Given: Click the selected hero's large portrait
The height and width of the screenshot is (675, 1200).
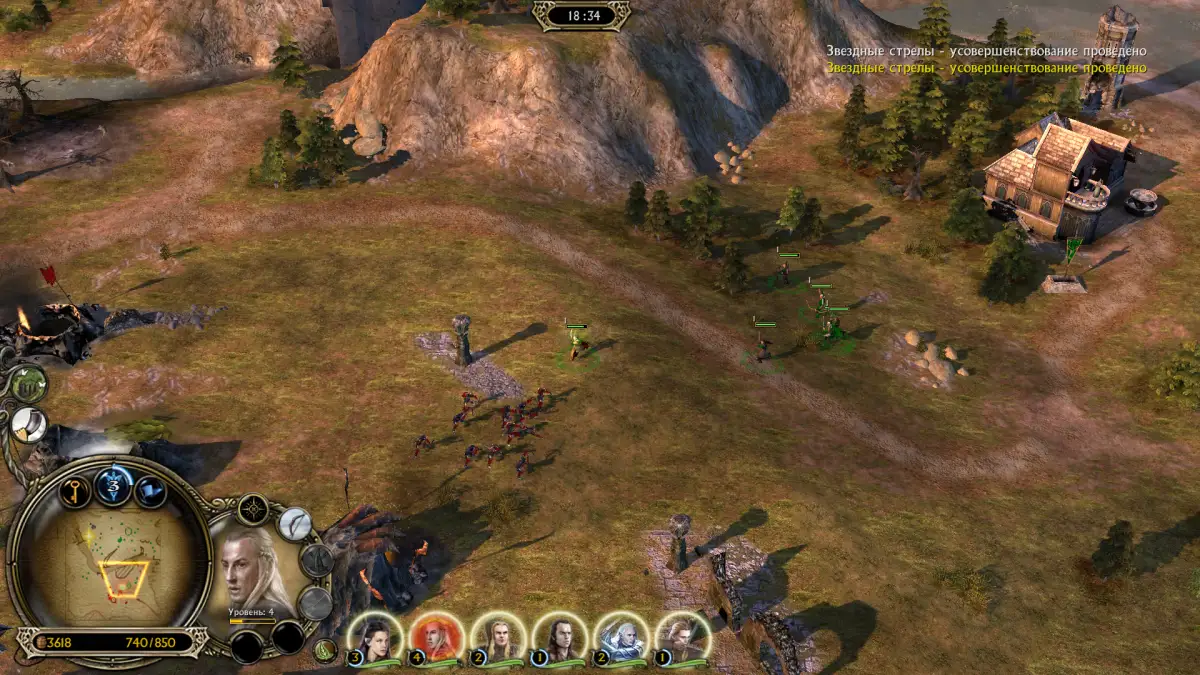Looking at the screenshot, I should pyautogui.click(x=253, y=570).
